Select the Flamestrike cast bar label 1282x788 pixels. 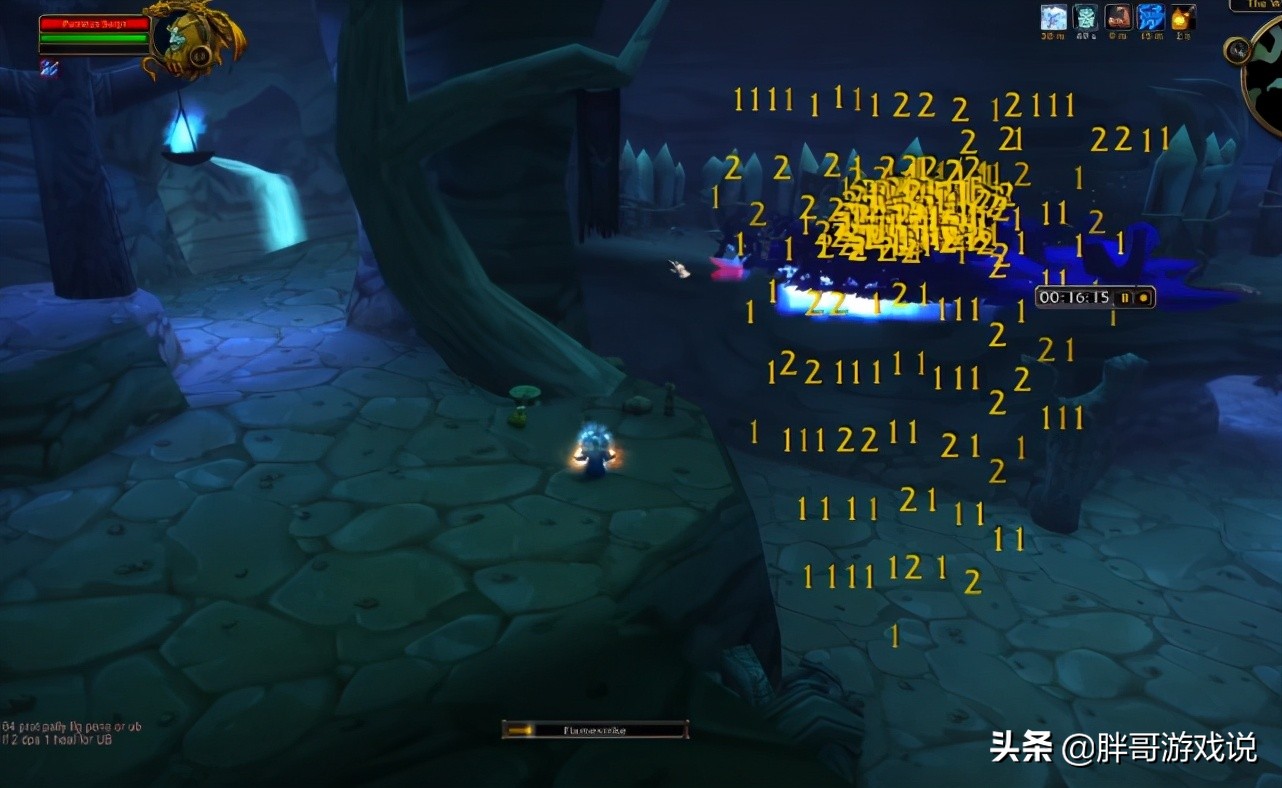[595, 728]
